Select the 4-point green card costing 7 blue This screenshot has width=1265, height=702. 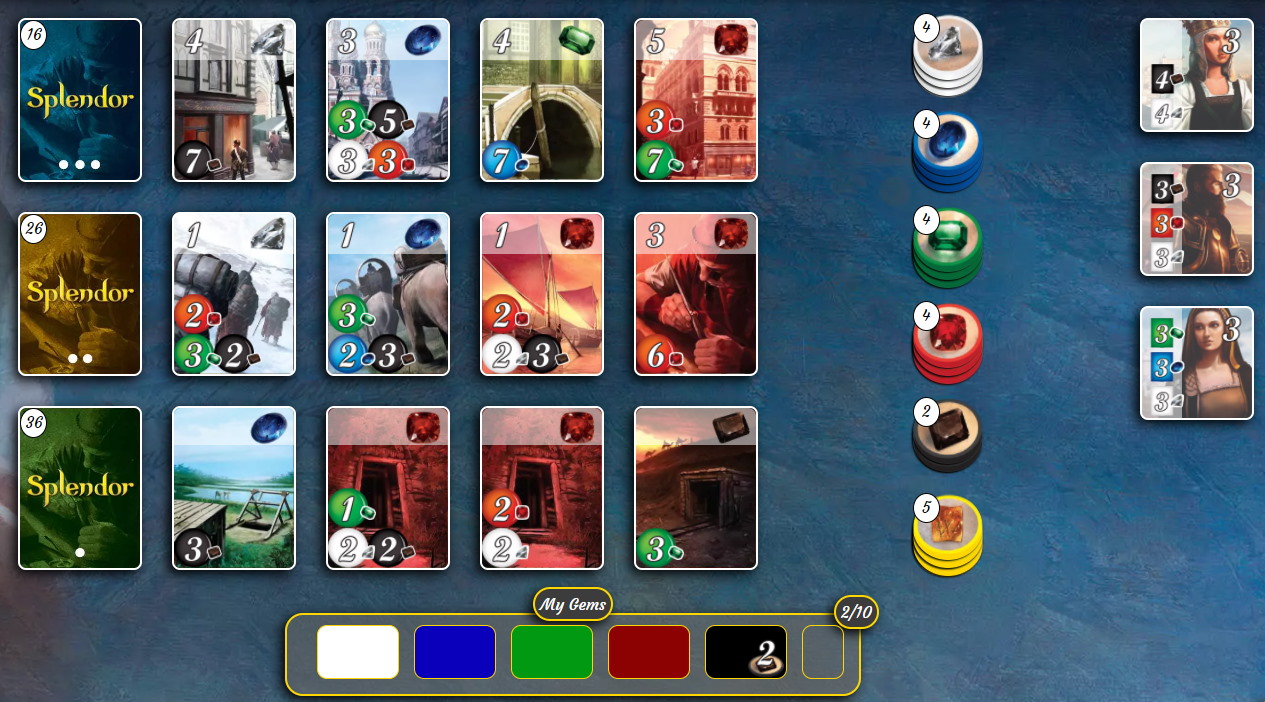pos(542,100)
